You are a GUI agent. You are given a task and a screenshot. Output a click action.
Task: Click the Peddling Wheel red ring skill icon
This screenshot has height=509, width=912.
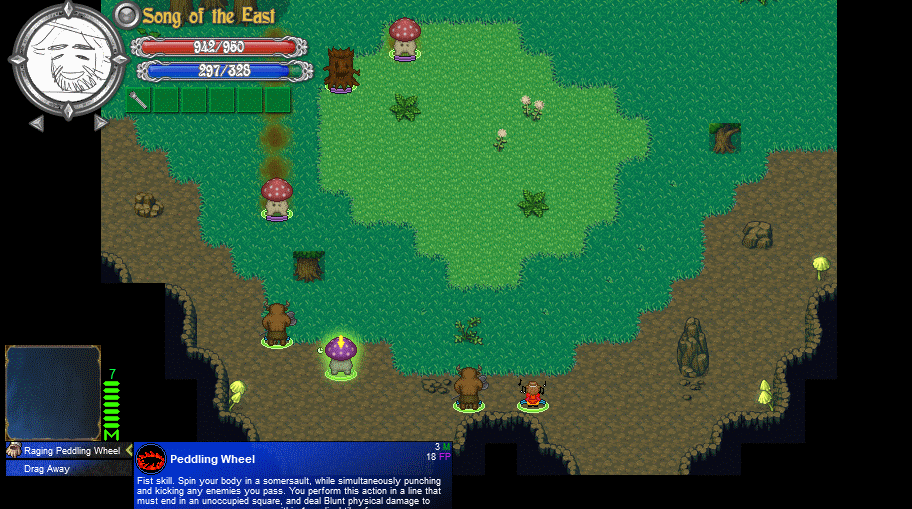pyautogui.click(x=150, y=459)
